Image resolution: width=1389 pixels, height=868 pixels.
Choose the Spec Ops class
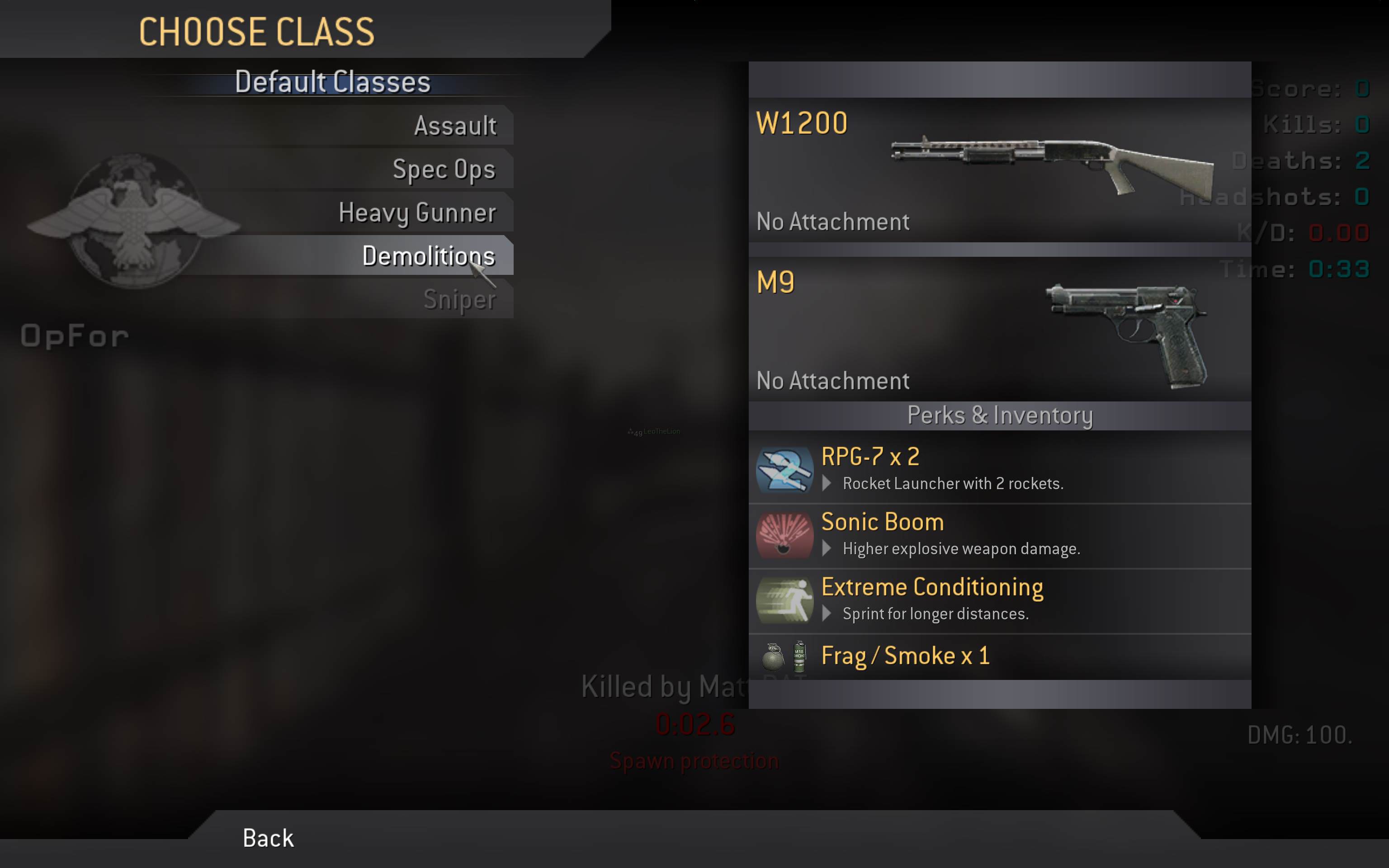coord(444,170)
